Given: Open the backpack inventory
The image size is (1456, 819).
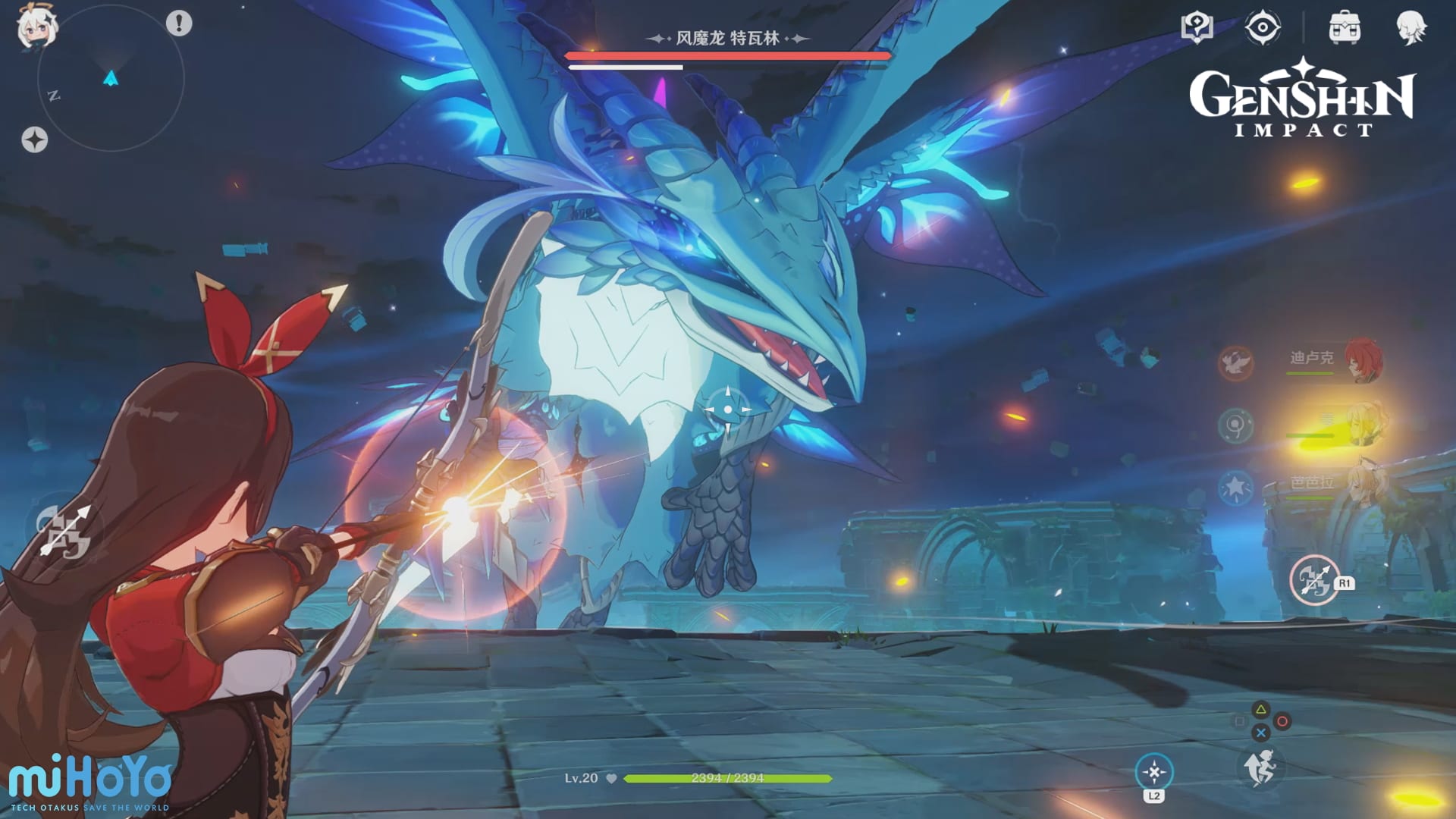Looking at the screenshot, I should (x=1345, y=28).
